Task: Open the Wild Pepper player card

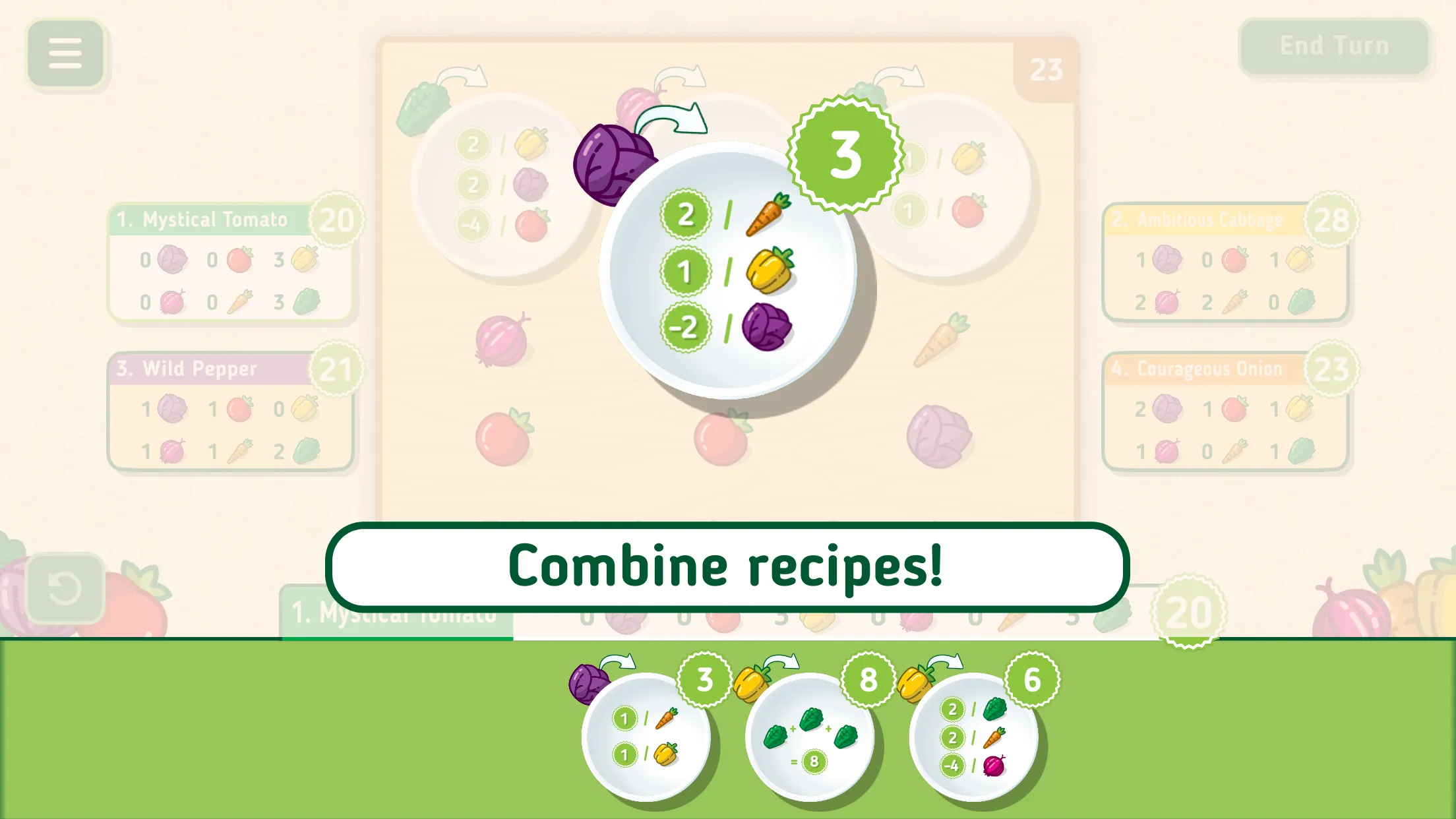Action: tap(231, 412)
